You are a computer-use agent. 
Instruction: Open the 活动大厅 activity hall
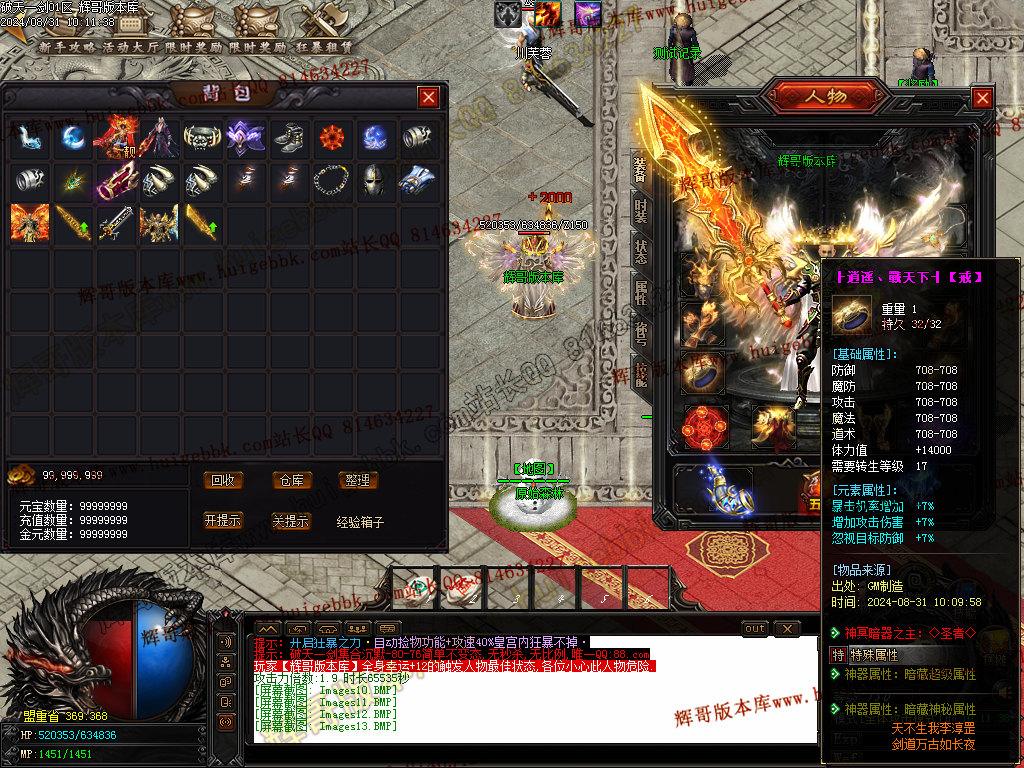(131, 47)
